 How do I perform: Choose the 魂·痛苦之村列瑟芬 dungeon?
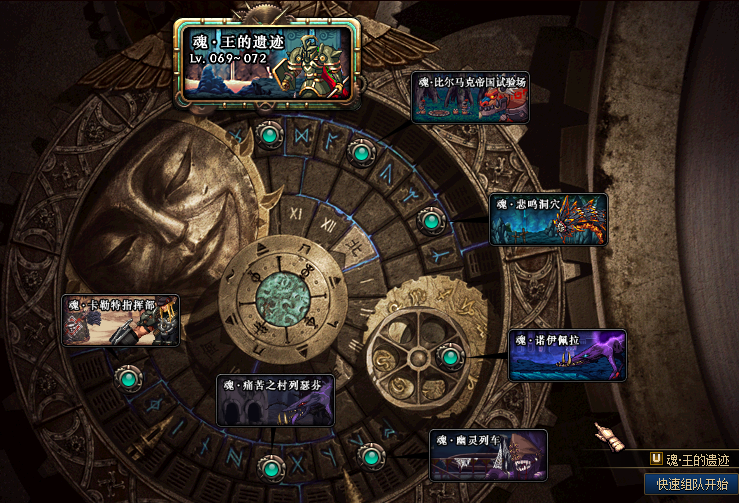point(275,400)
